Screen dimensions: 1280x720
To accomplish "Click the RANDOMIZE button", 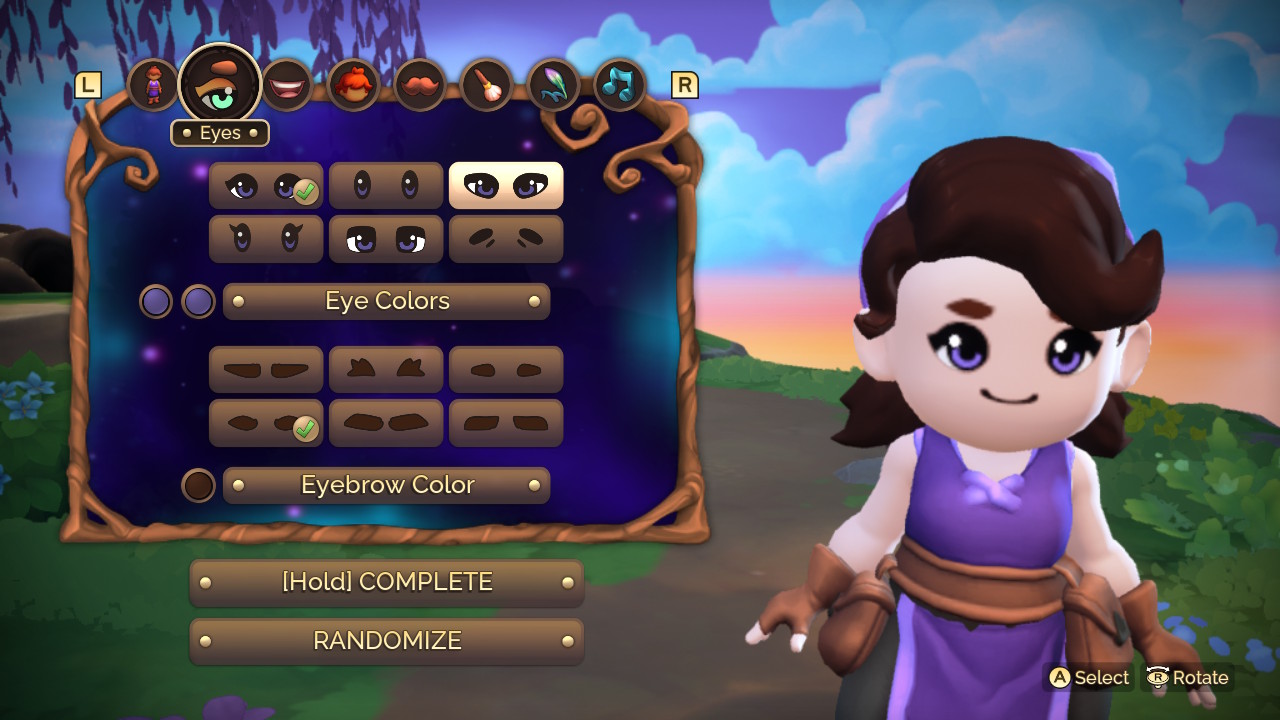I will click(386, 641).
